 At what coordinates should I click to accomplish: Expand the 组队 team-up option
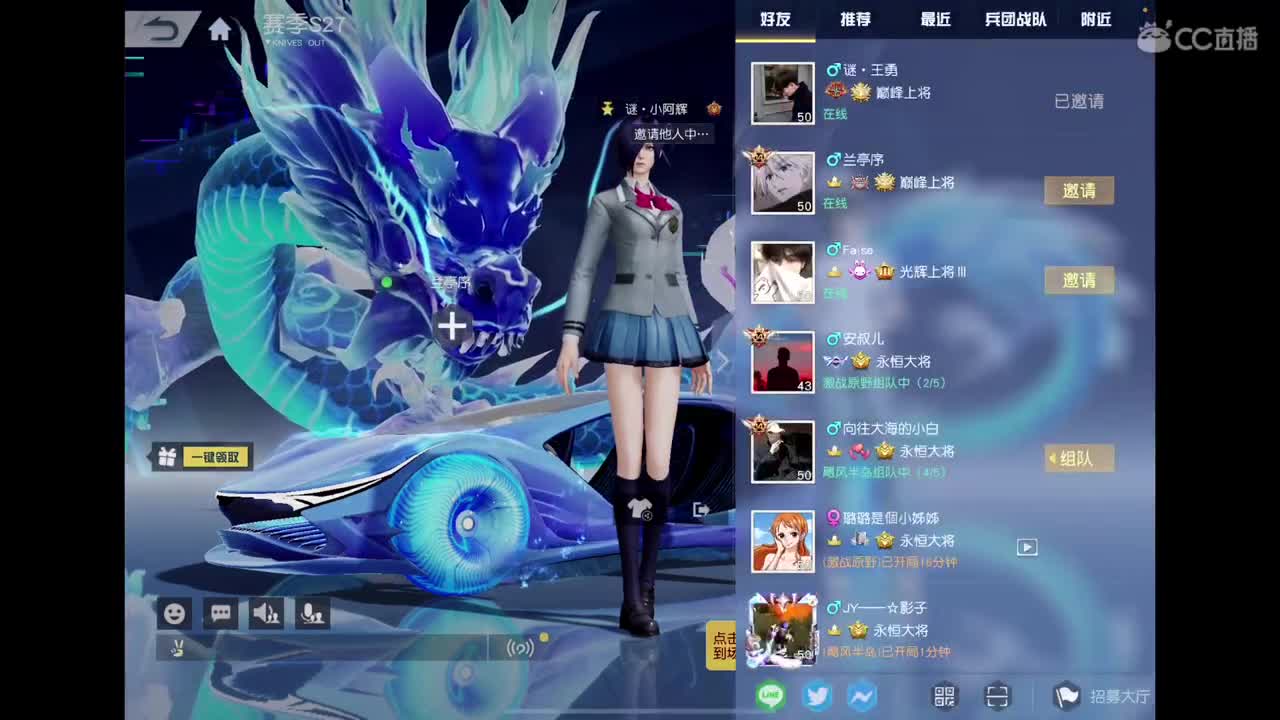coord(1079,458)
